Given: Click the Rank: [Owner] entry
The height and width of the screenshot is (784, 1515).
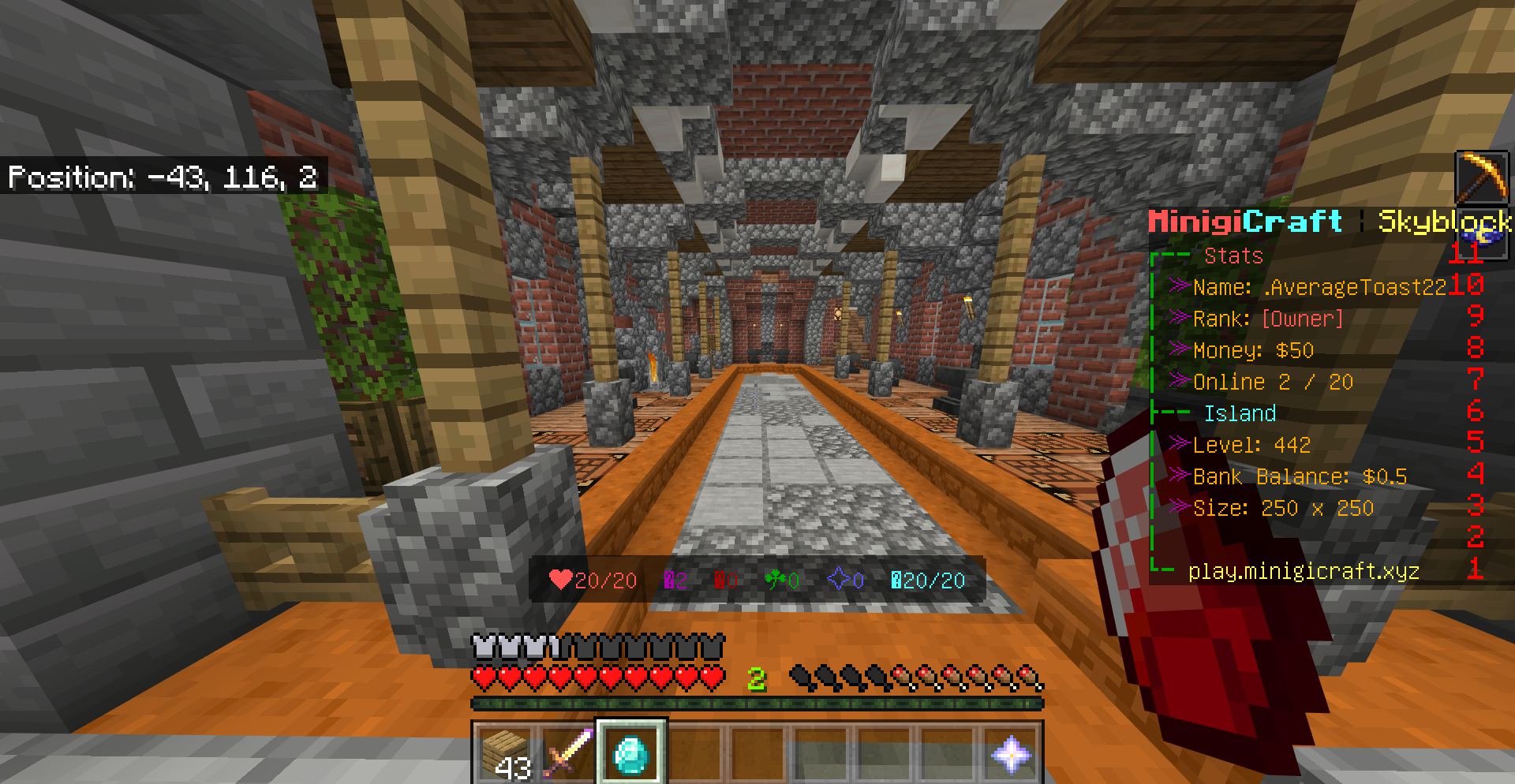Looking at the screenshot, I should (x=1266, y=319).
